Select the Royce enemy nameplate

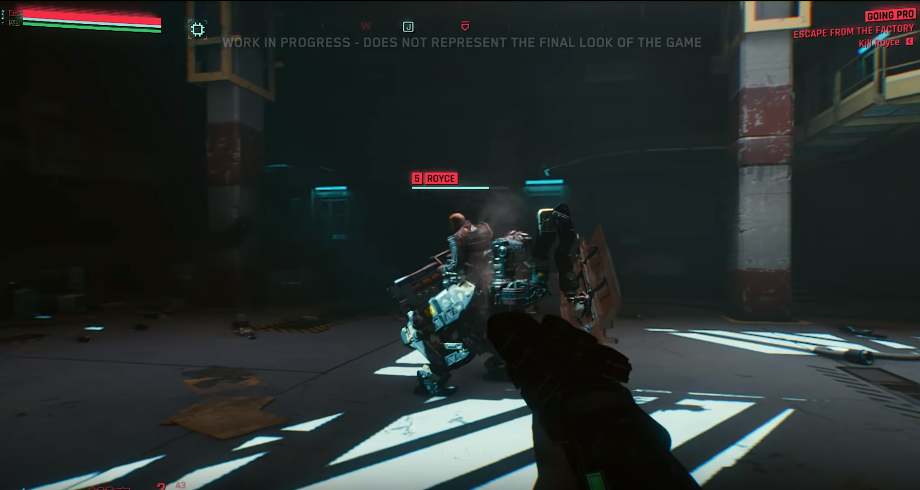click(435, 178)
